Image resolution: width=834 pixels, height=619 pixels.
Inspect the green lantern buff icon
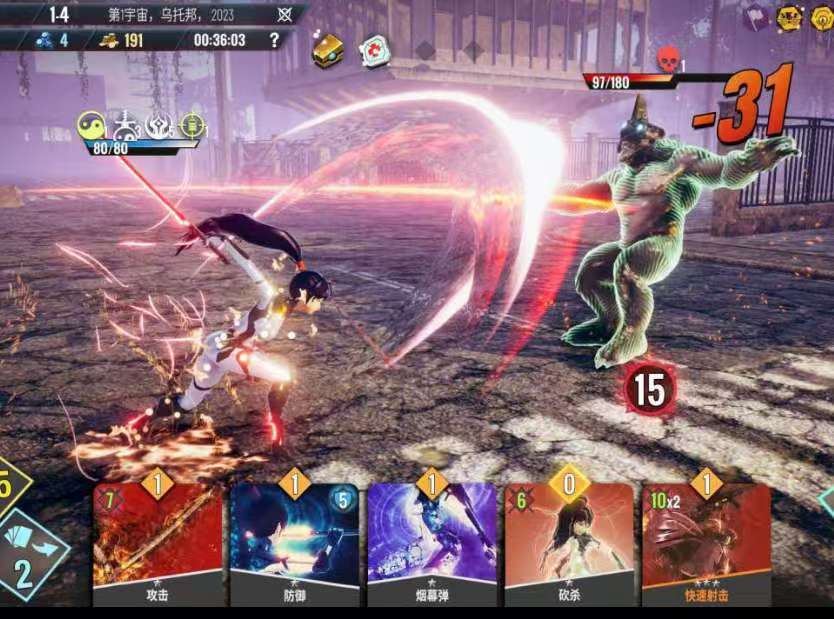tap(192, 125)
